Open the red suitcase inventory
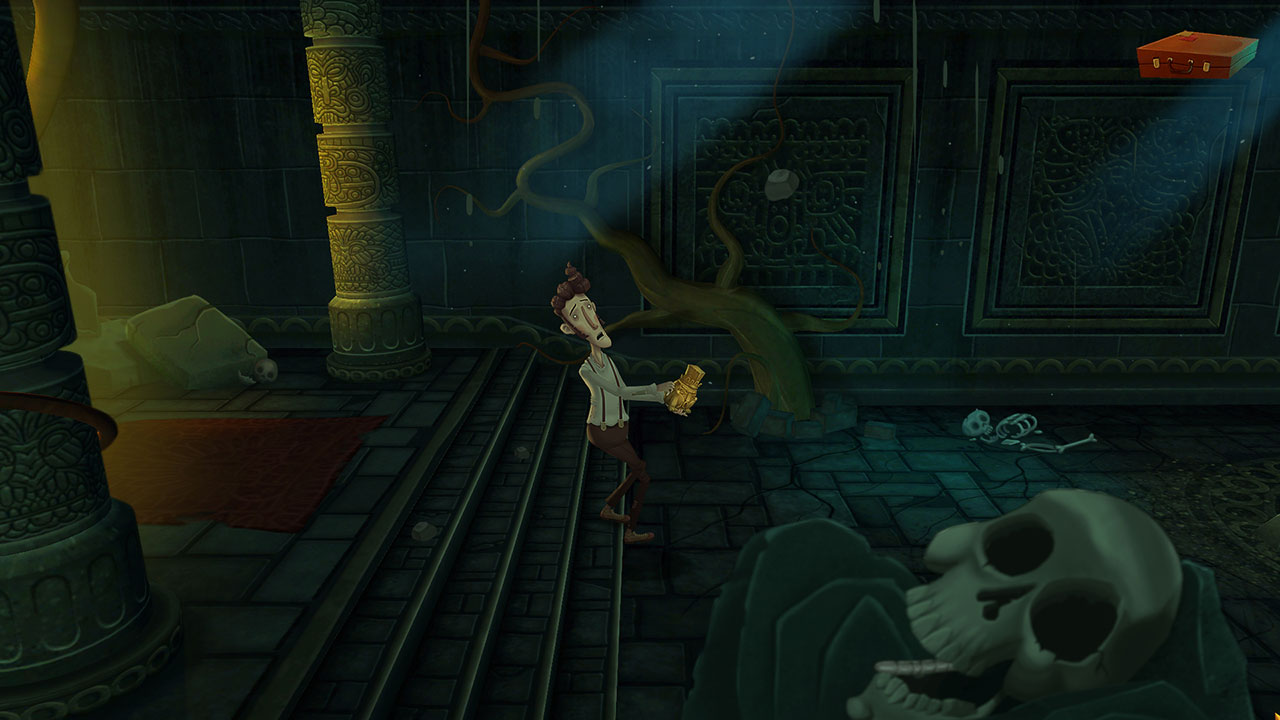The width and height of the screenshot is (1280, 720). click(x=1196, y=55)
